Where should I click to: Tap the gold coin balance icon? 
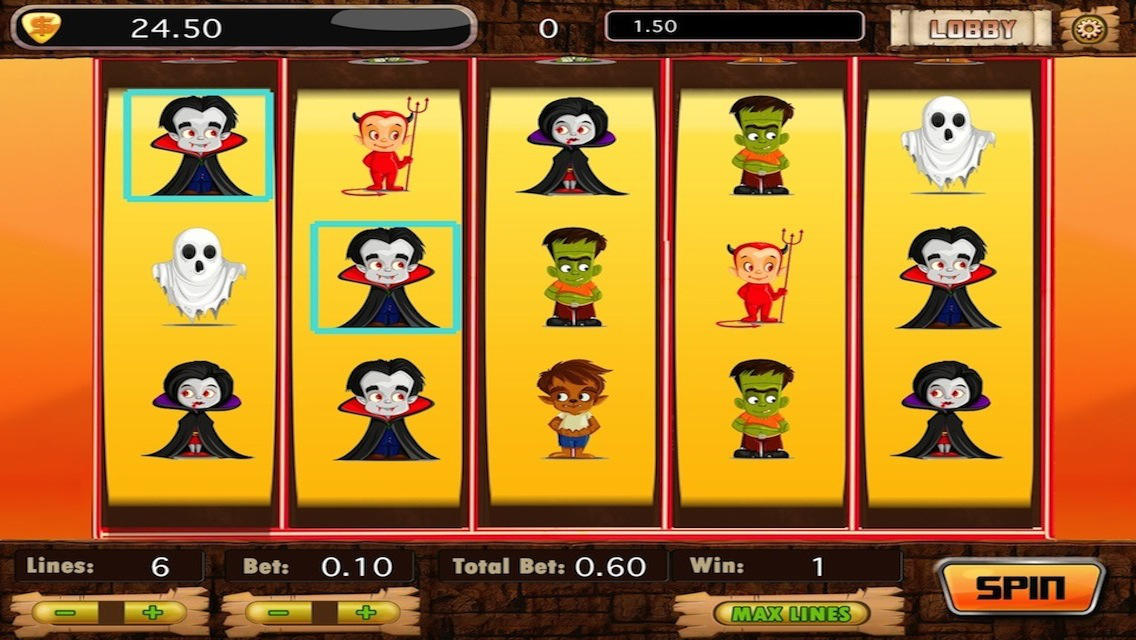point(42,27)
